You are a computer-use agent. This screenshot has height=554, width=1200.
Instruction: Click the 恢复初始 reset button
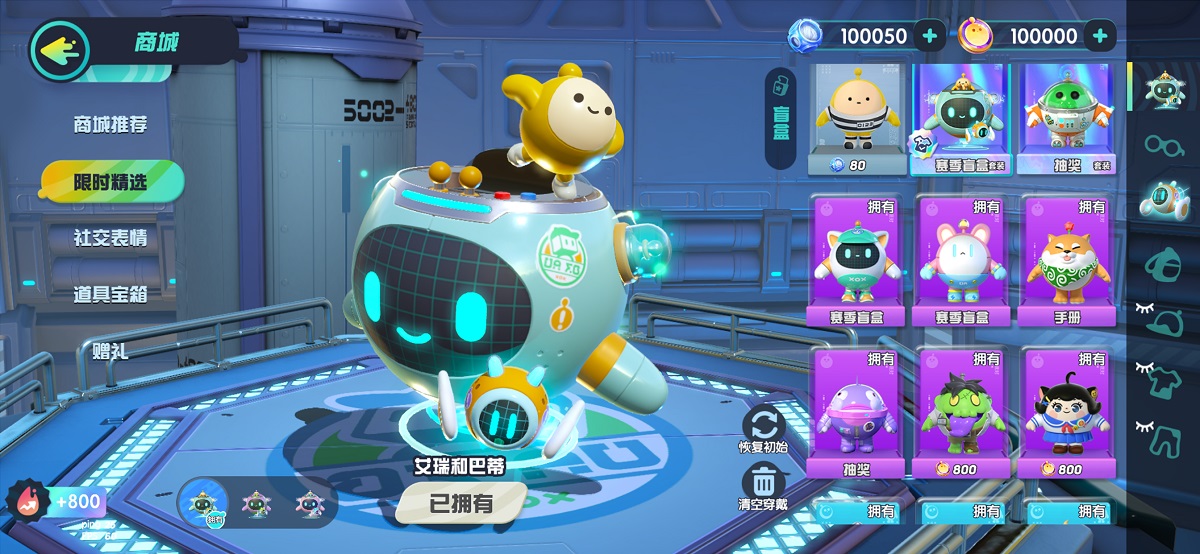coord(763,431)
